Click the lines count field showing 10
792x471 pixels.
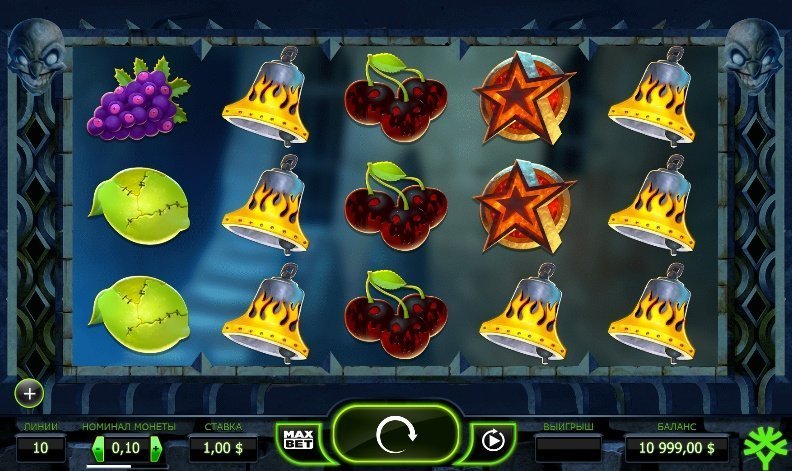coord(41,447)
